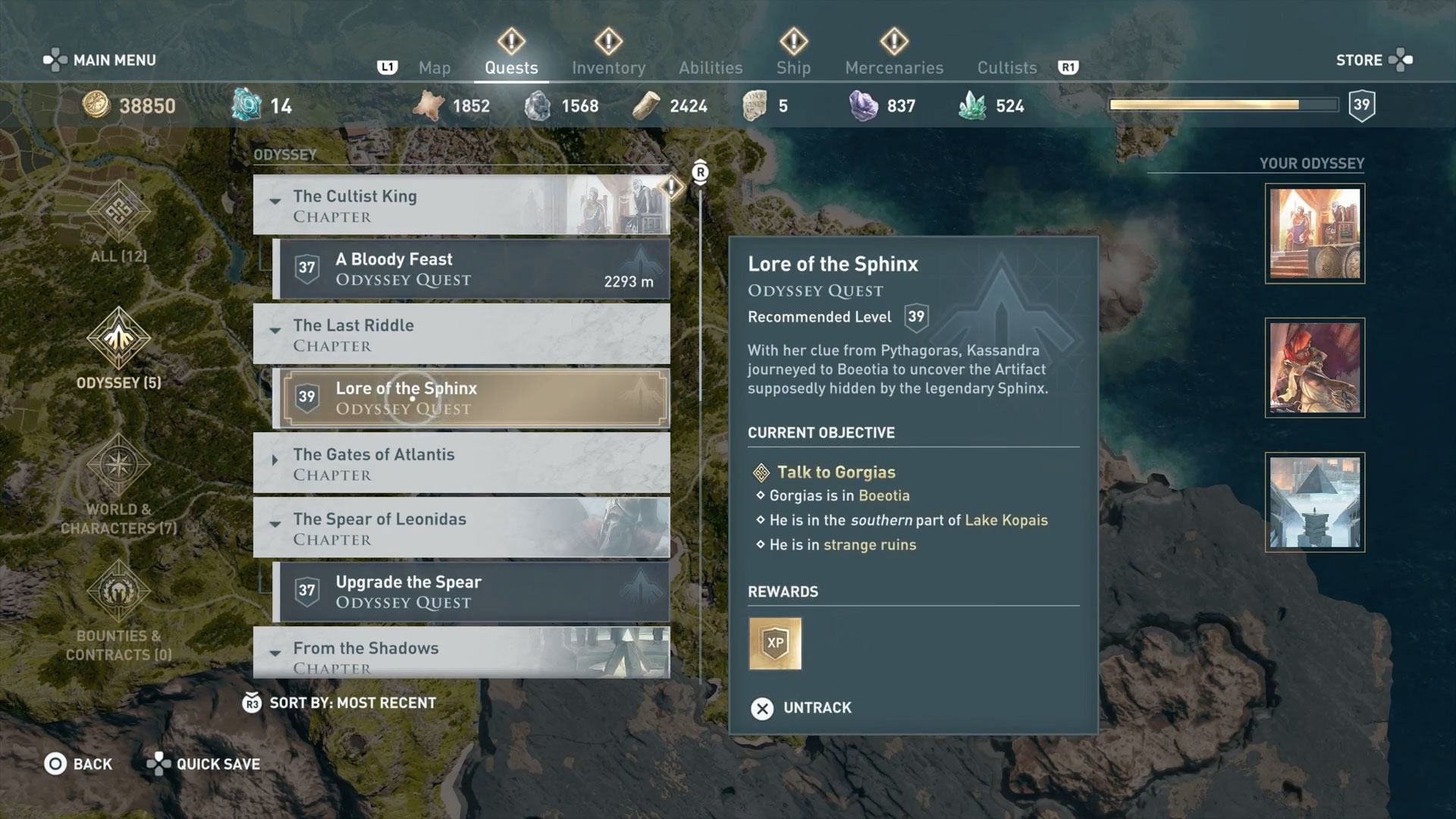
Task: Show the Mercenaries tab
Action: (894, 67)
